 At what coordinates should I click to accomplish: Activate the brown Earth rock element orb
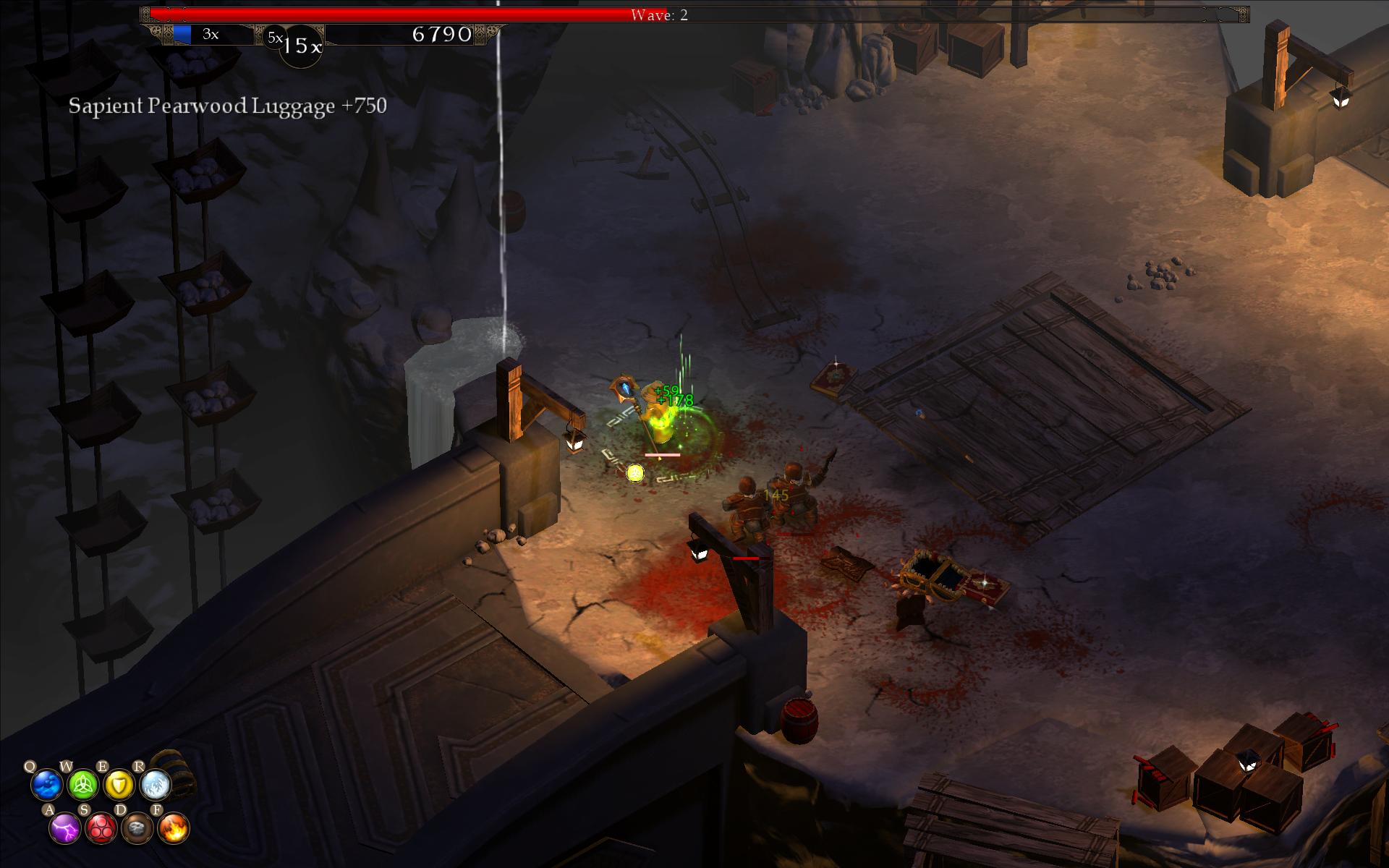tap(137, 827)
